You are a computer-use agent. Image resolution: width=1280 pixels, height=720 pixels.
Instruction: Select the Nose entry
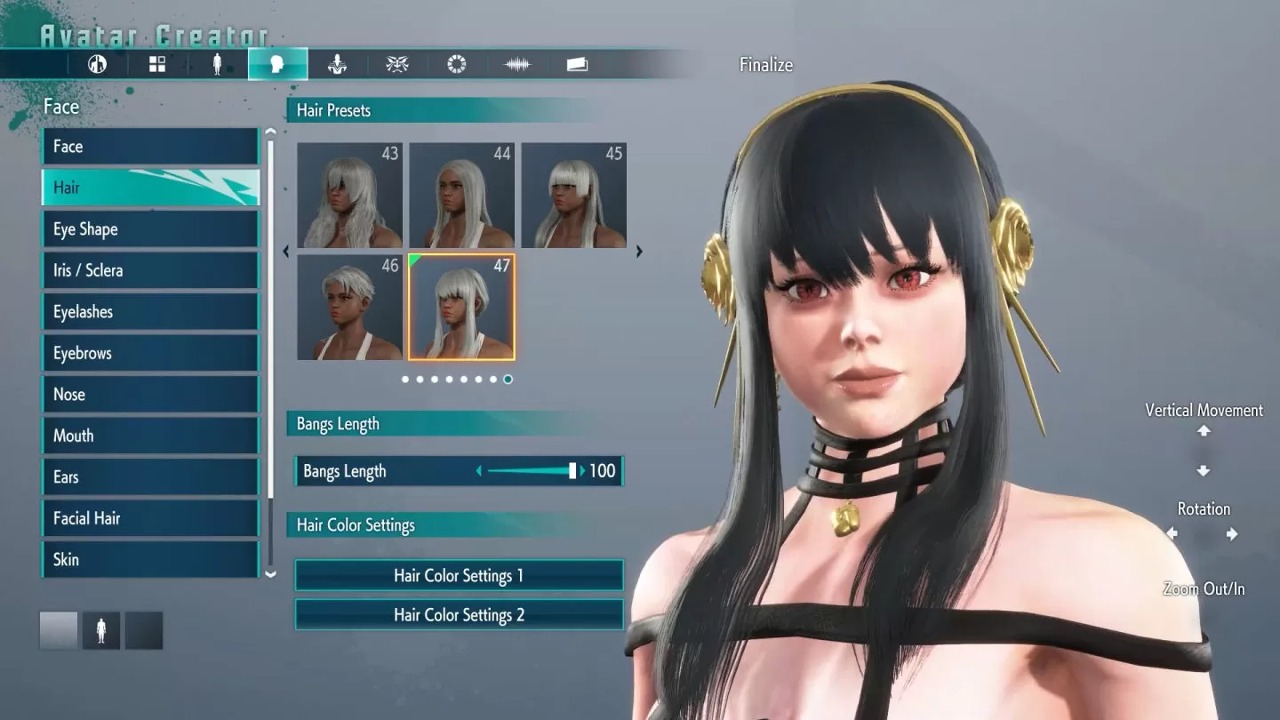150,395
